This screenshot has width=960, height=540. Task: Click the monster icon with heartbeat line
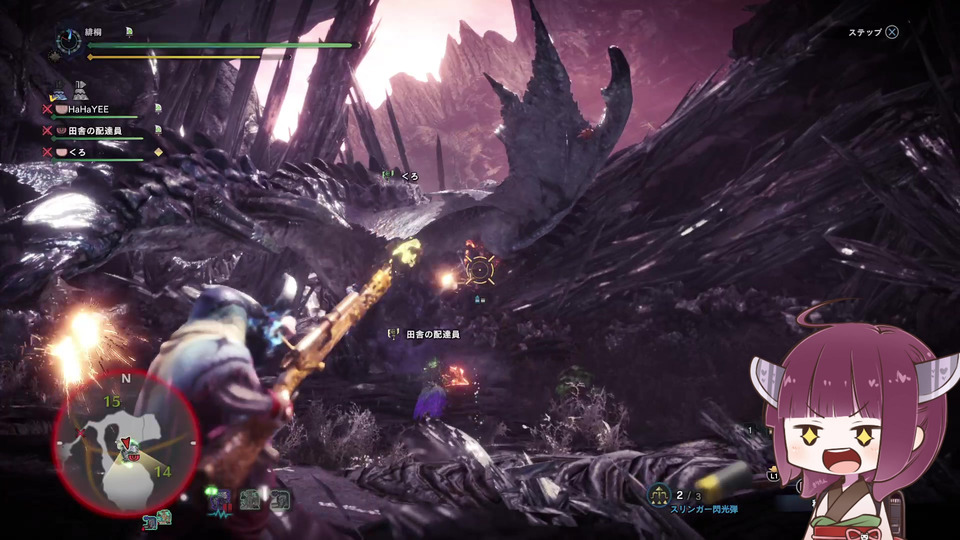[x=219, y=499]
